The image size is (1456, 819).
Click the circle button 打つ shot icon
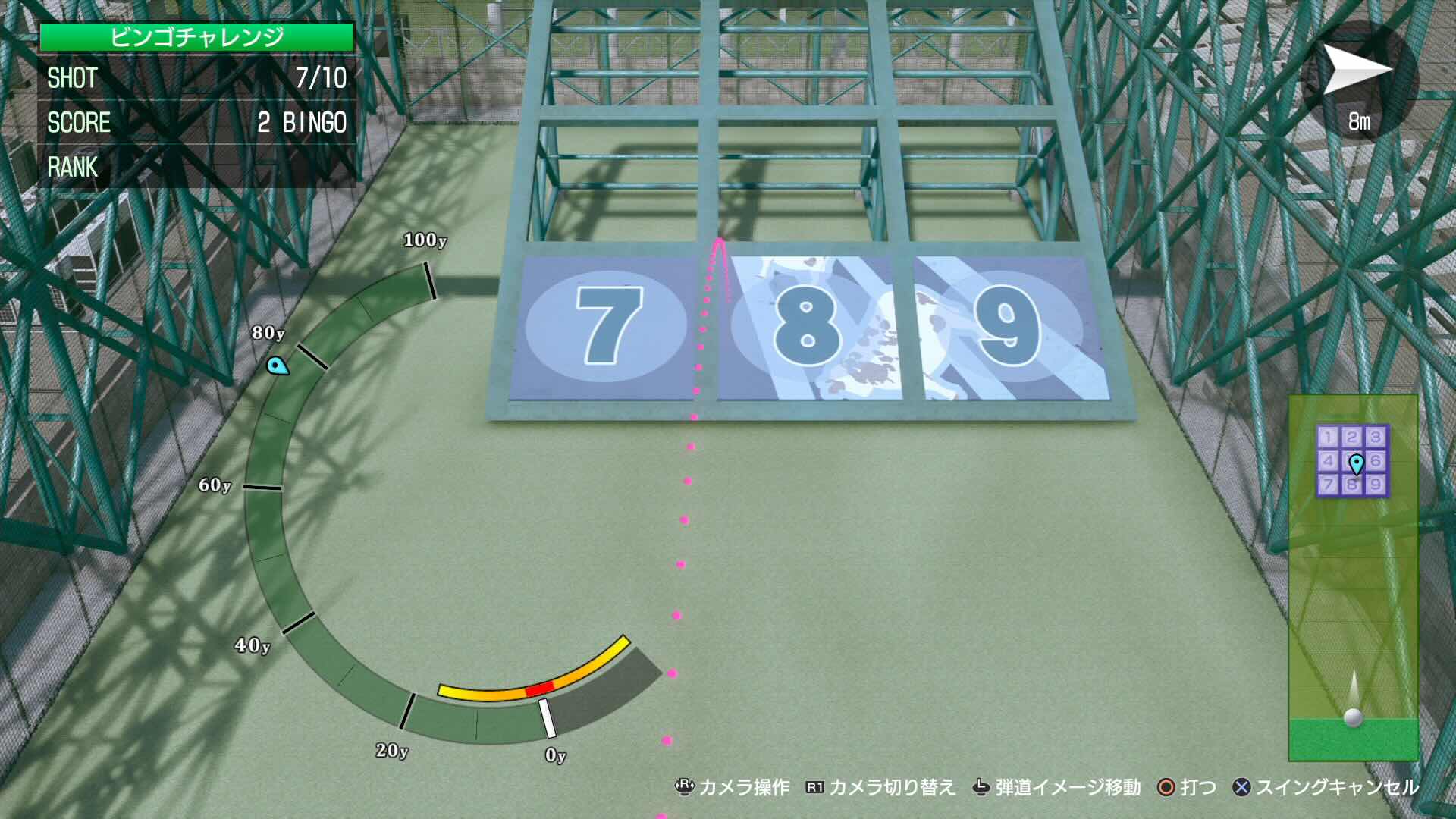[x=1166, y=788]
